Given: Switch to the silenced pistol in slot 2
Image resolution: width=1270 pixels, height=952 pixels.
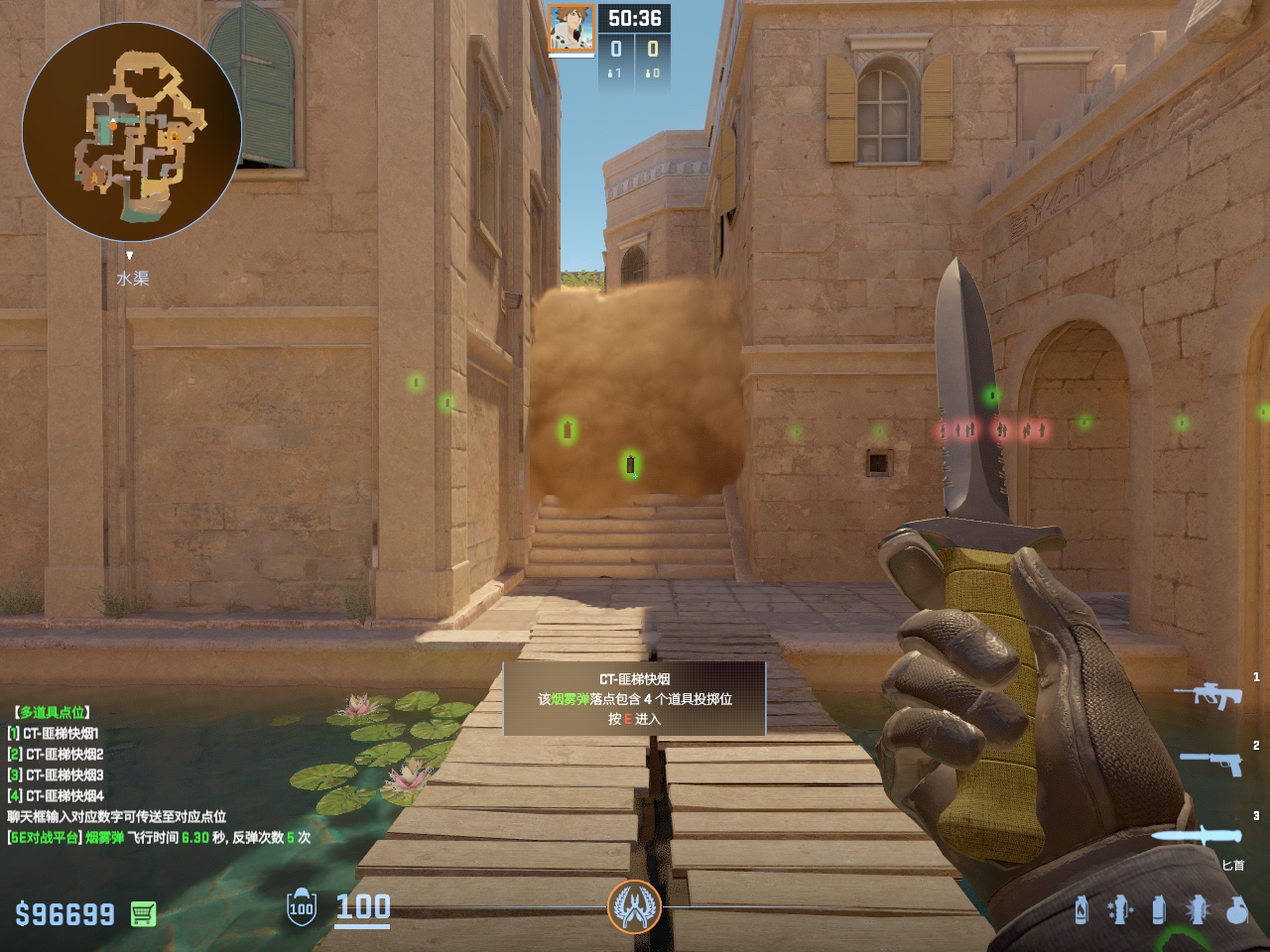Looking at the screenshot, I should pyautogui.click(x=1210, y=763).
